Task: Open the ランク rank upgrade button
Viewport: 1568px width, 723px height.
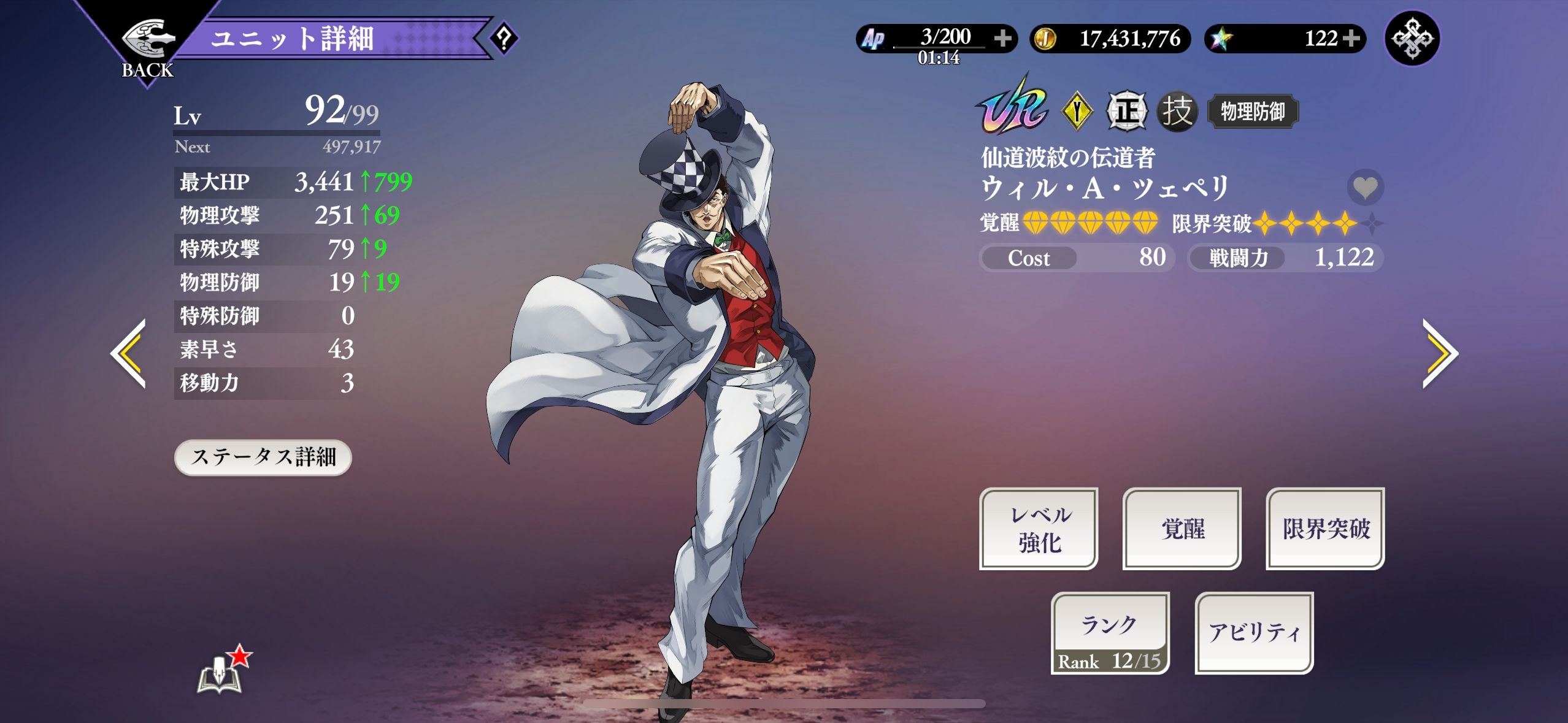Action: 1110,633
